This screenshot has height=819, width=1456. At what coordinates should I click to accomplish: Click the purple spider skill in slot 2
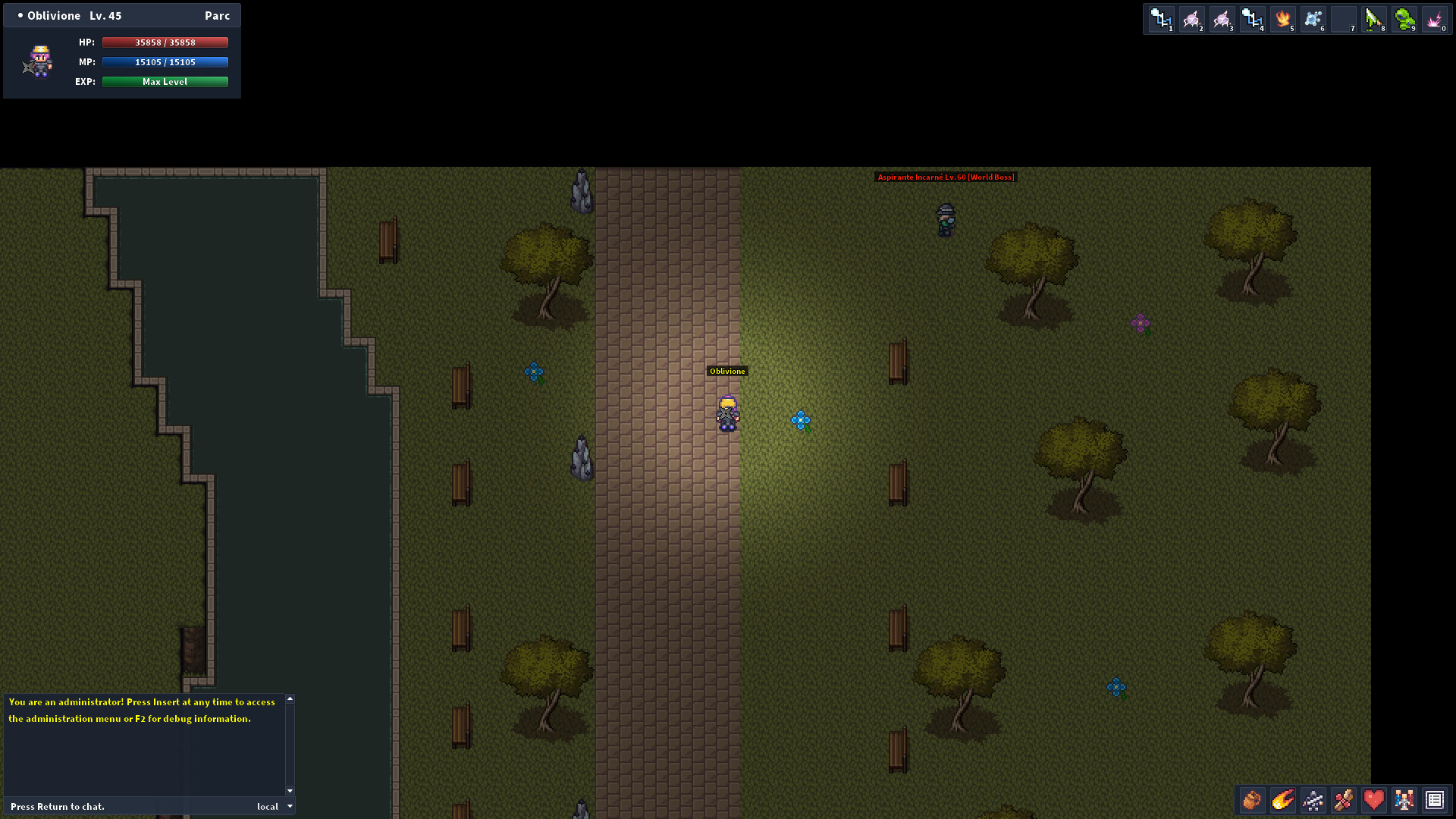pos(1191,19)
